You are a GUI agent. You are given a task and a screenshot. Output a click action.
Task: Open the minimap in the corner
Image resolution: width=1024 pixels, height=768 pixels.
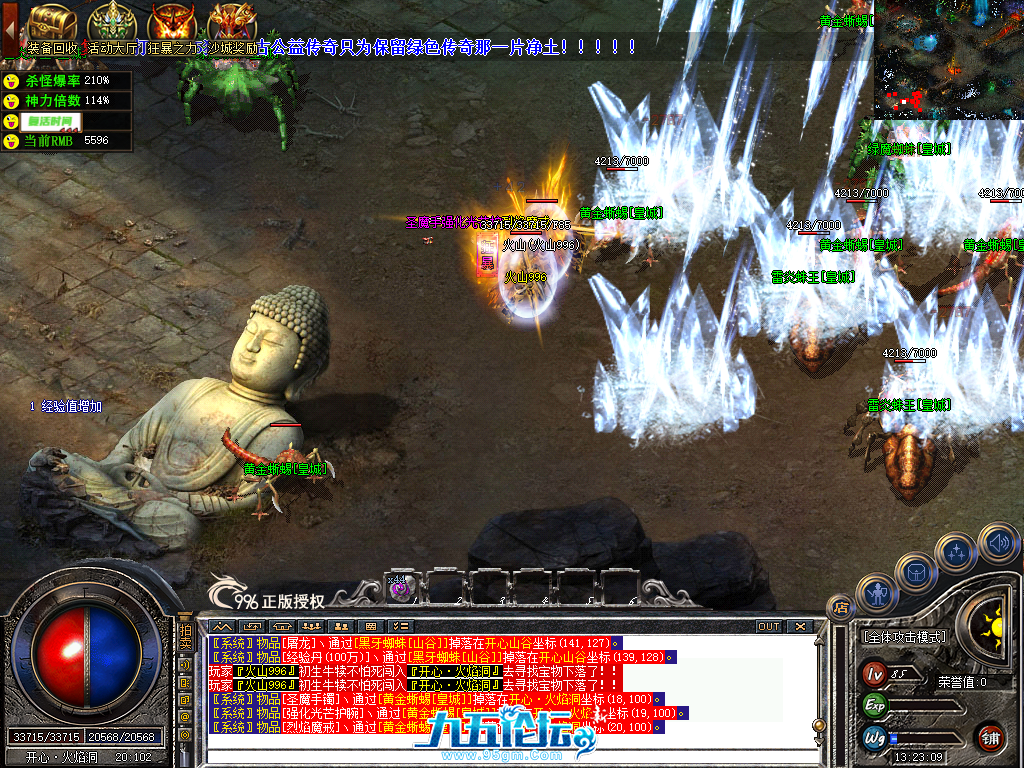click(947, 60)
